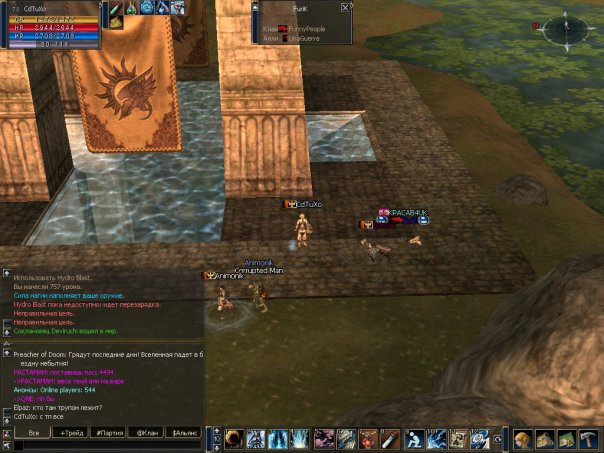The height and width of the screenshot is (453, 604).
Task: Open the $Альянс chat tab
Action: click(x=186, y=433)
